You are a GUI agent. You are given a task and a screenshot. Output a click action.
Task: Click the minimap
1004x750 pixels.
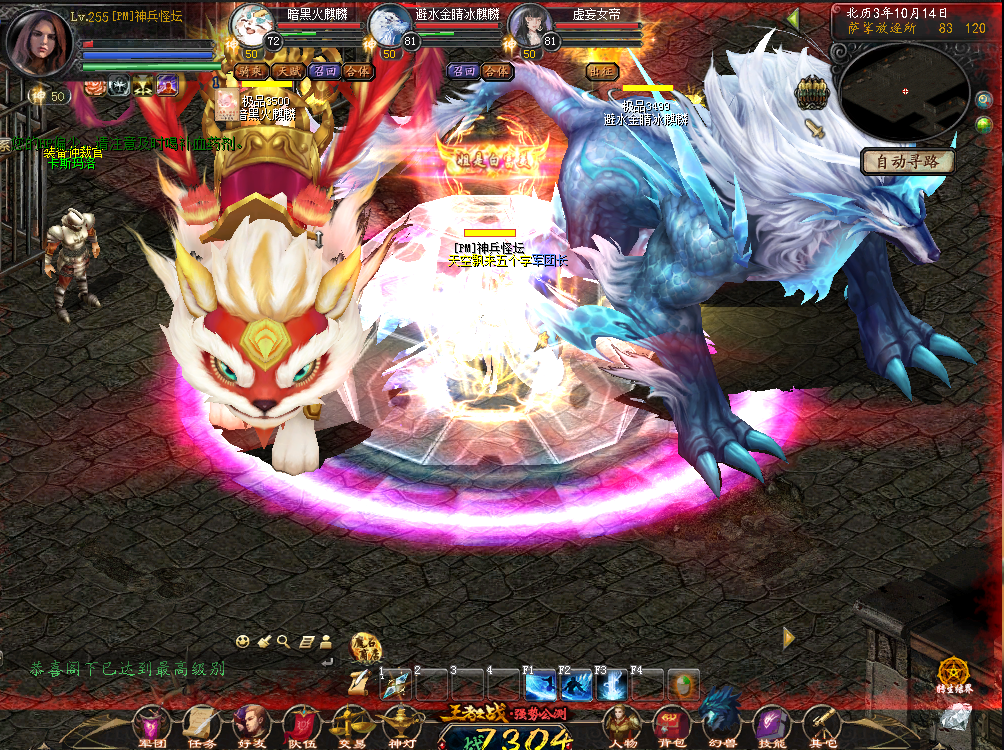coord(903,92)
